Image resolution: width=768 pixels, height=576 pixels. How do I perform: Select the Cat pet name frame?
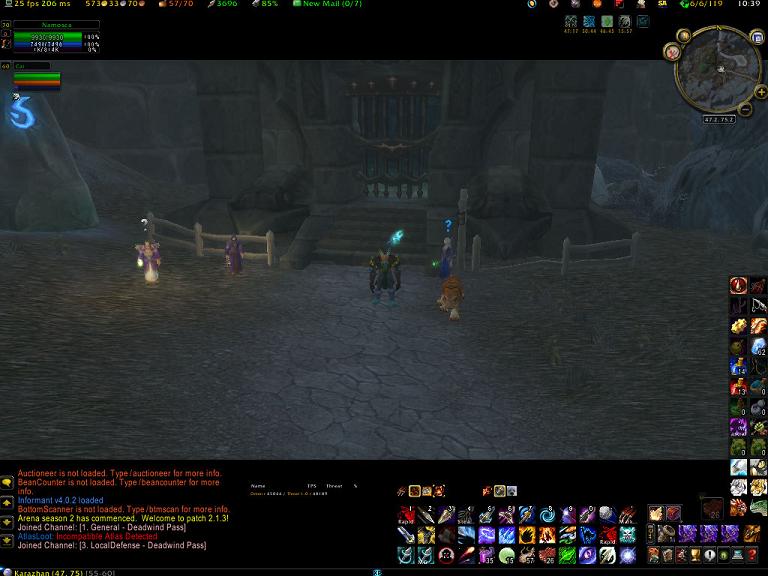tap(32, 66)
